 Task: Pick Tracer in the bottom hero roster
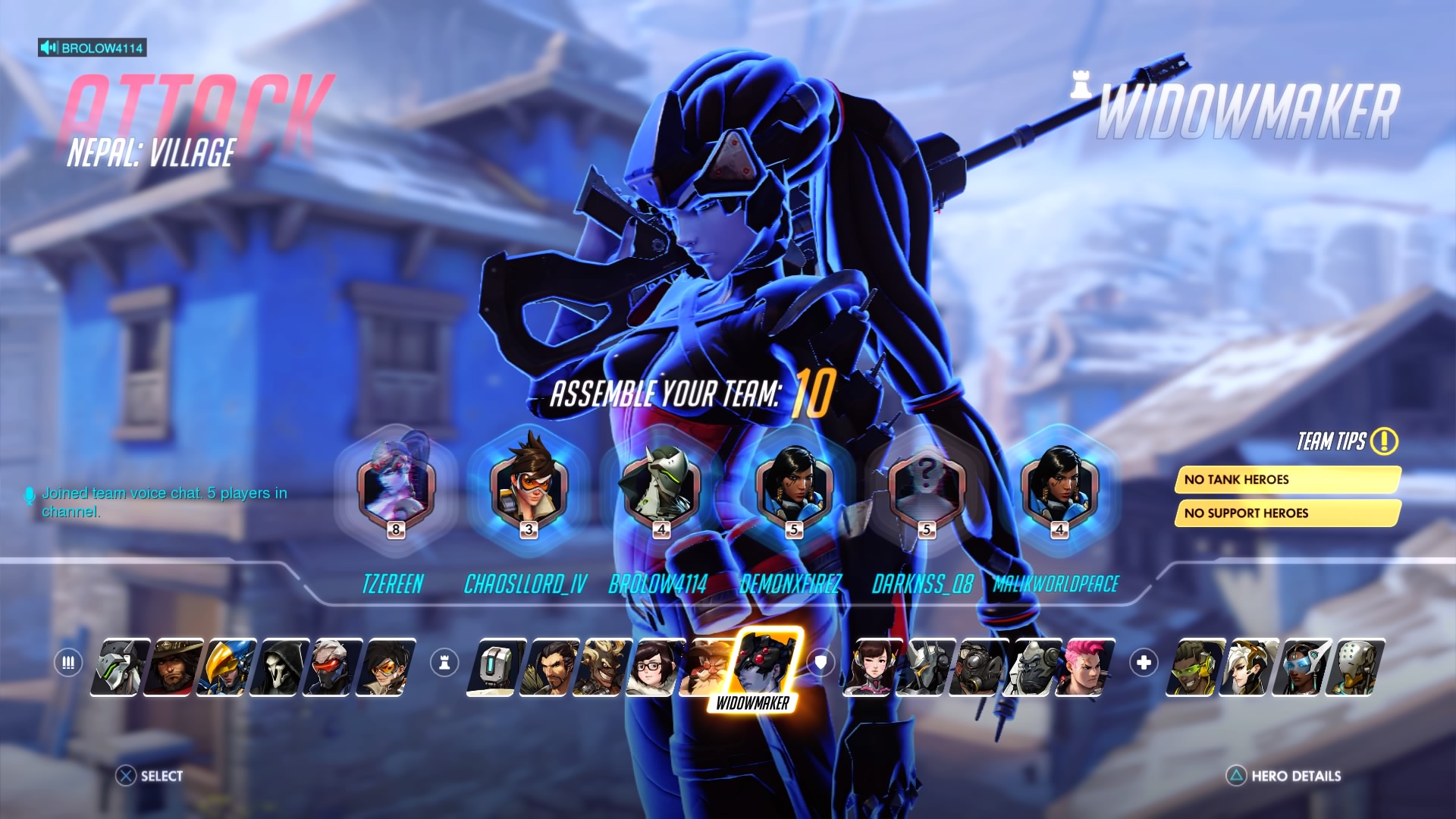pos(386,667)
